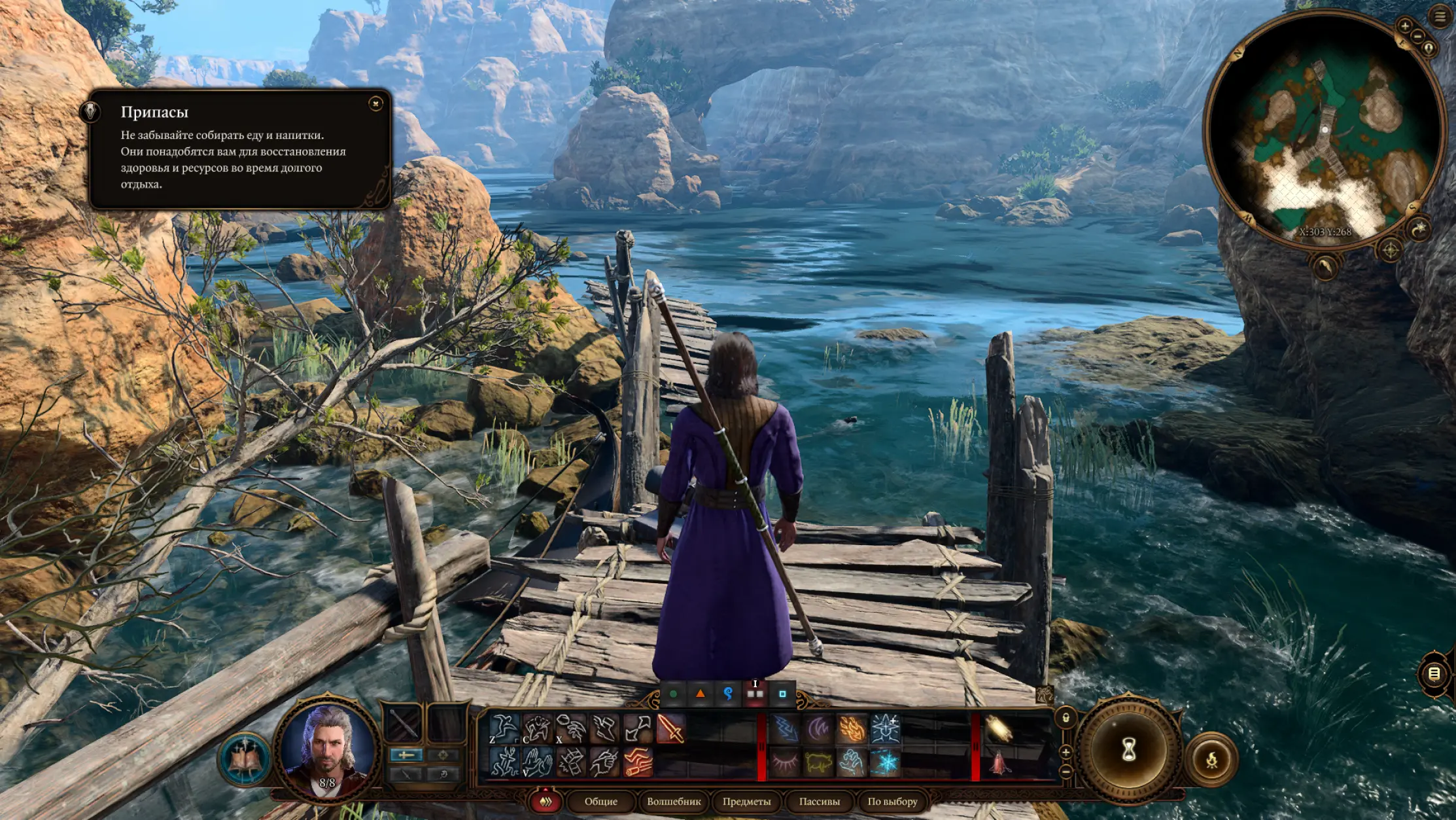The image size is (1456, 820).
Task: Zoom out the minimap
Action: (x=1417, y=37)
